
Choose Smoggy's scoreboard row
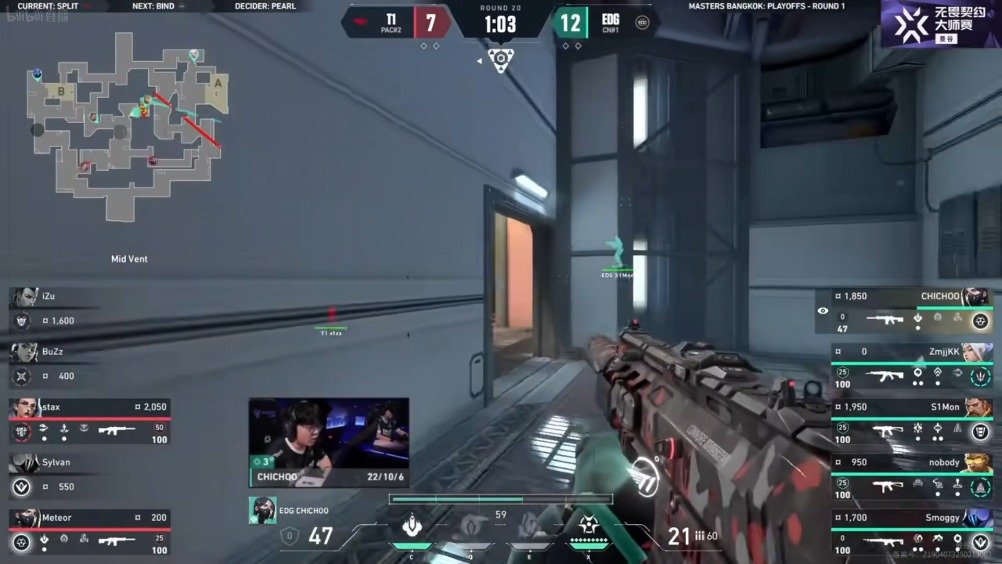pos(912,530)
